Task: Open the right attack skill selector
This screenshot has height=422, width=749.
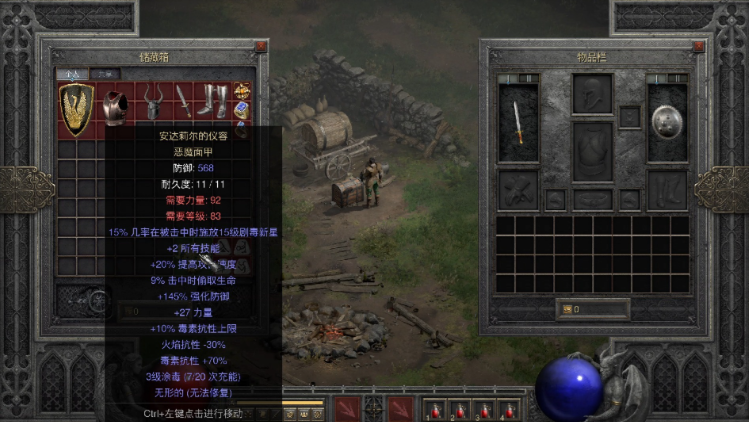Action: coord(401,408)
